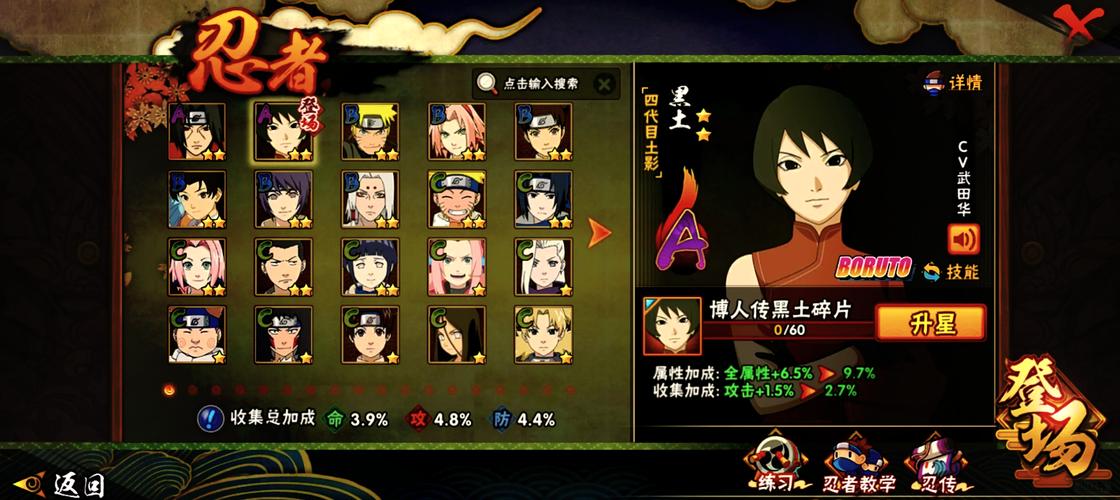The height and width of the screenshot is (500, 1120).
Task: Open the 练习 practice mode
Action: tap(773, 467)
